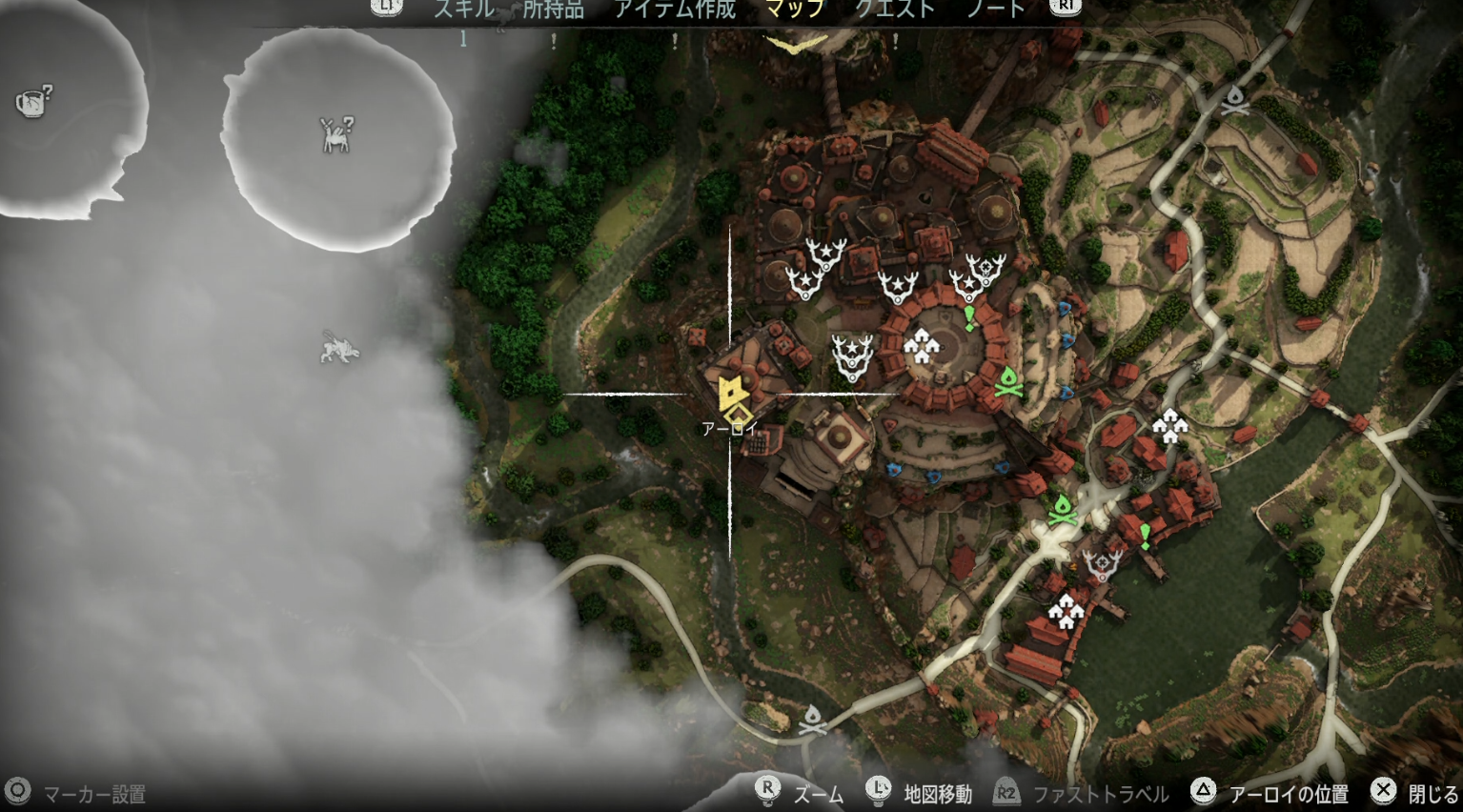Click the unknown cup marker with question mark
This screenshot has height=812, width=1463.
[34, 100]
